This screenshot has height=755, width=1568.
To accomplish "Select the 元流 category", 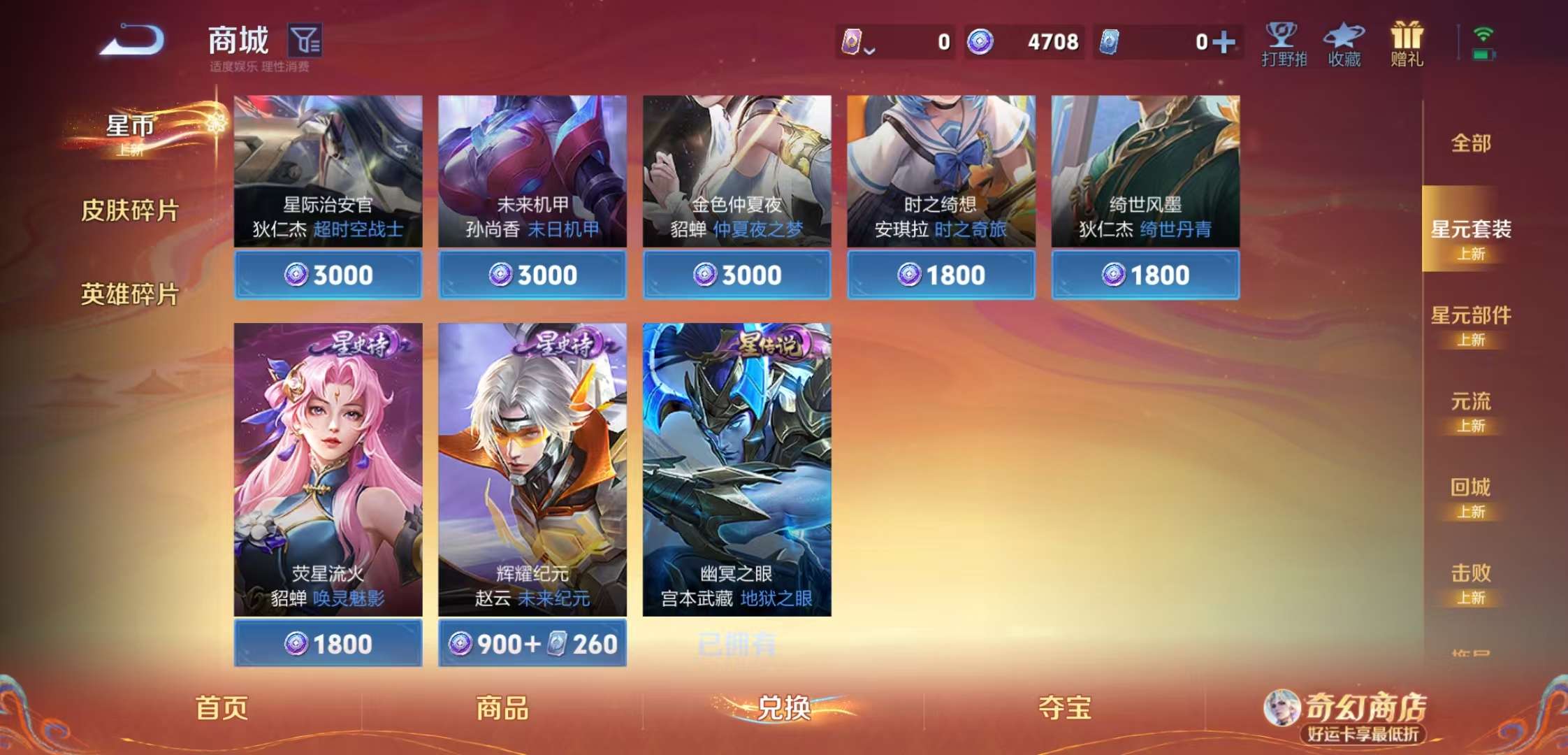I will coord(1469,402).
